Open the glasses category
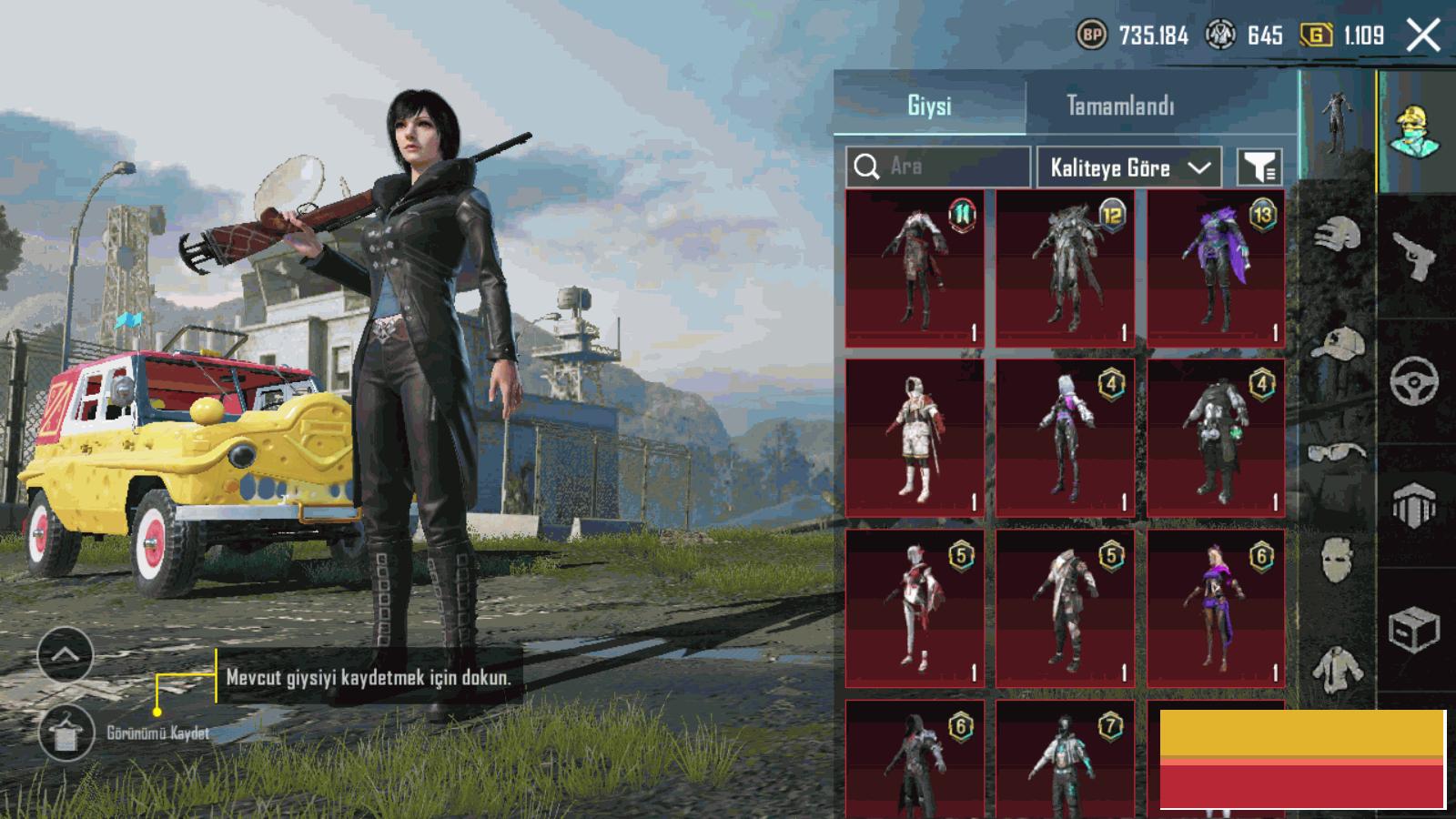The image size is (1456, 819). pyautogui.click(x=1337, y=452)
